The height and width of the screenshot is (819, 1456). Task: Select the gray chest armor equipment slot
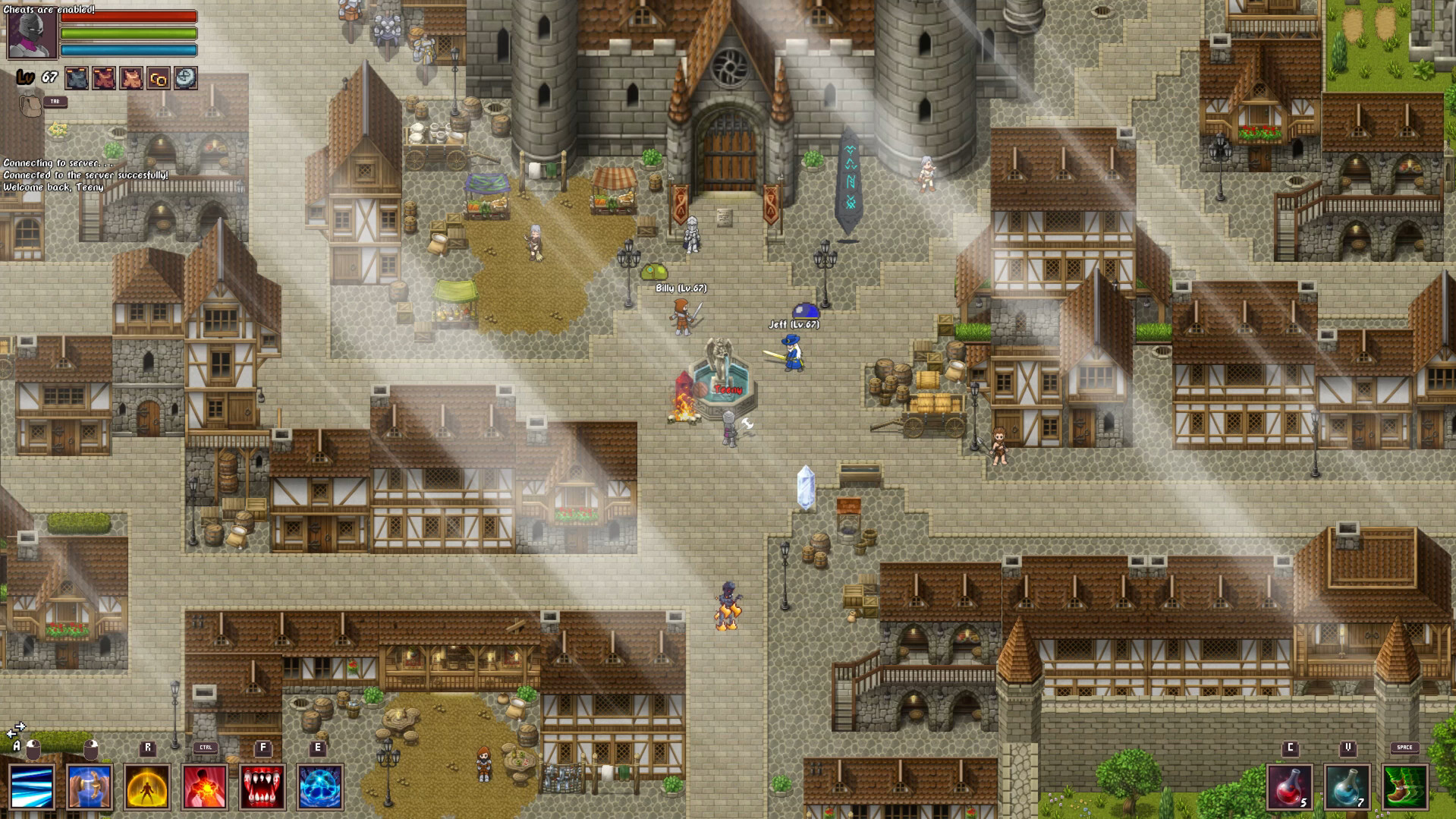[76, 78]
